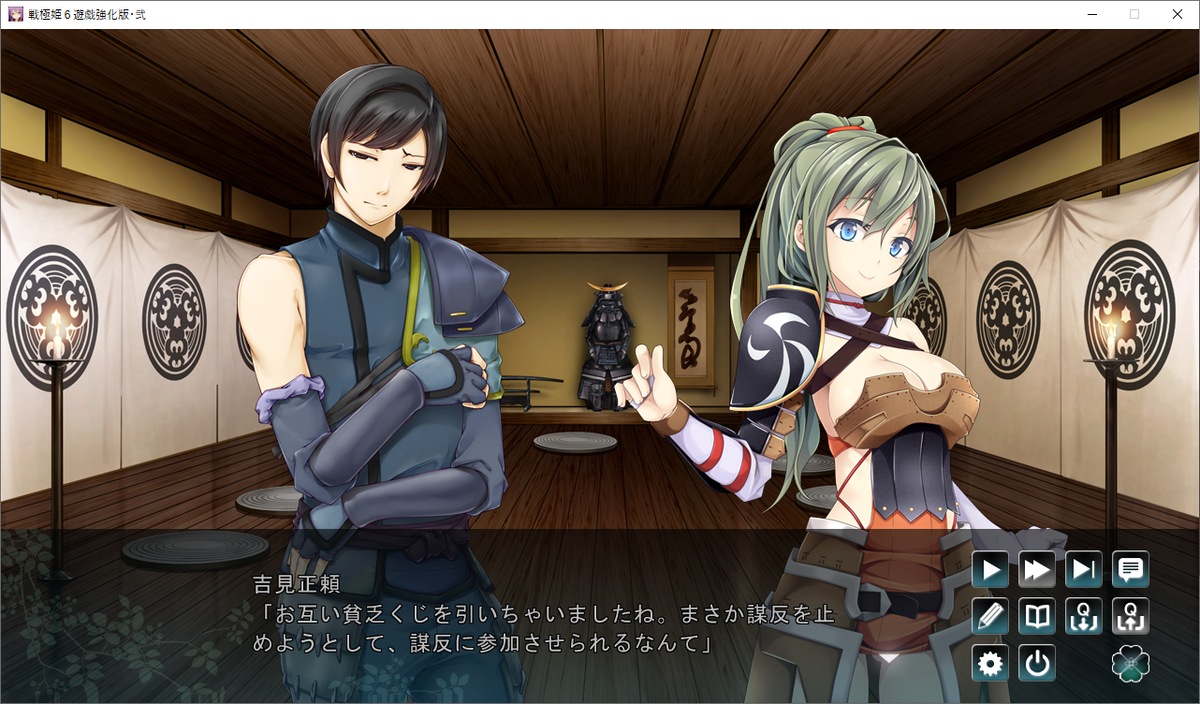Open the message log speech bubble icon

point(1131,570)
